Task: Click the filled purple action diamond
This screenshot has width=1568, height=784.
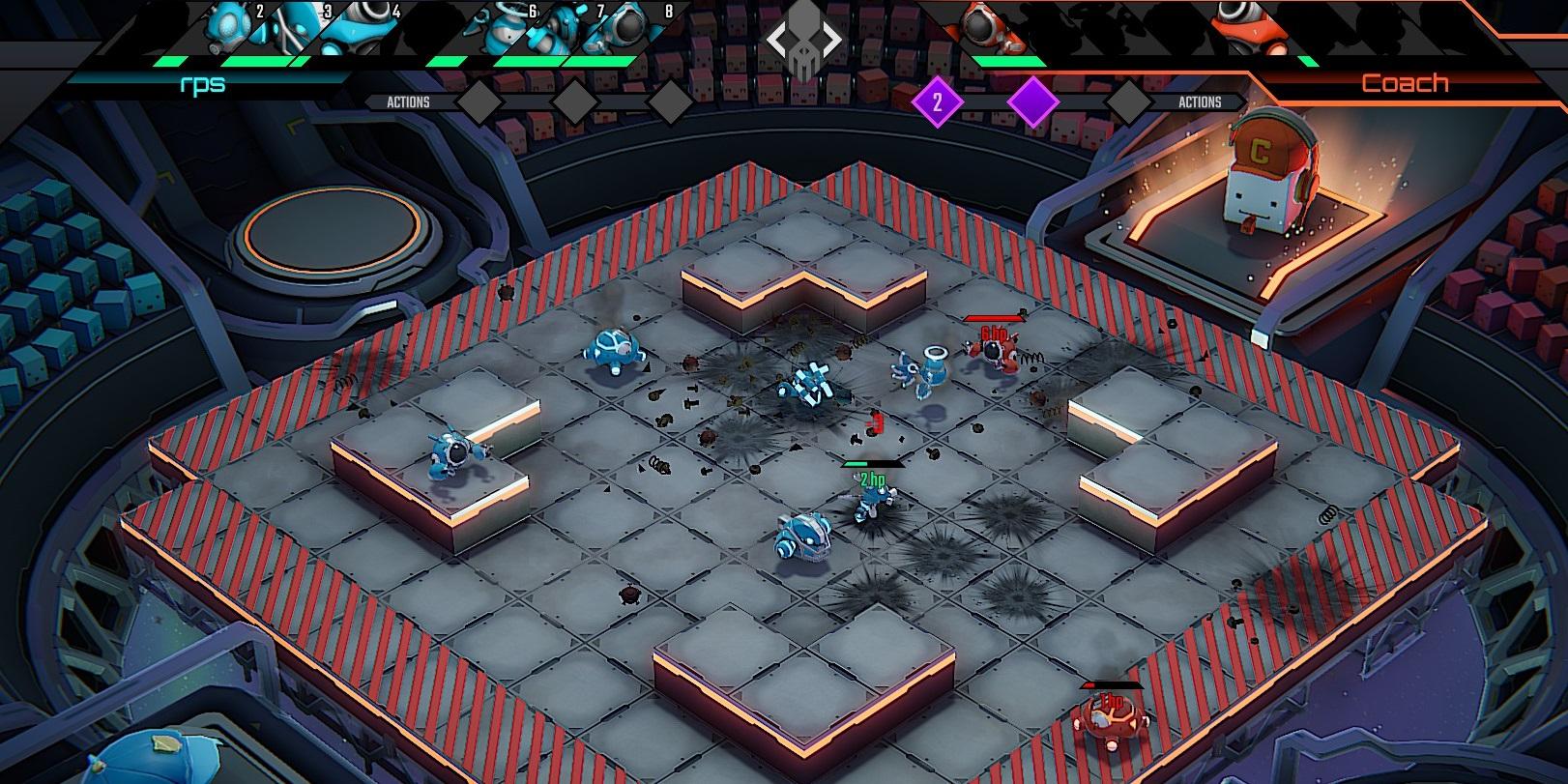Action: point(1033,102)
